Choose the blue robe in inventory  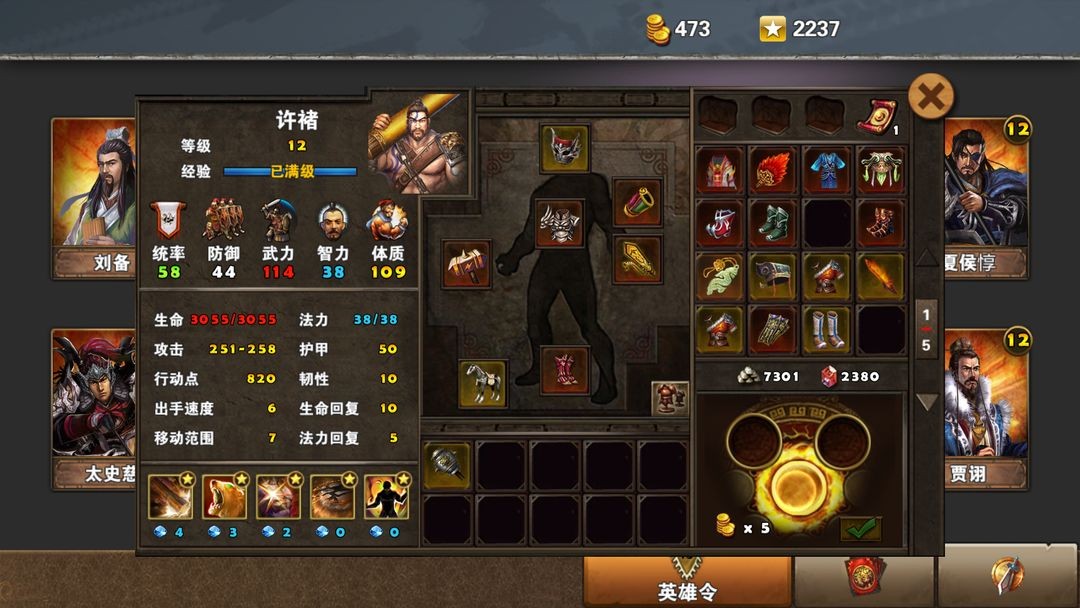click(828, 170)
